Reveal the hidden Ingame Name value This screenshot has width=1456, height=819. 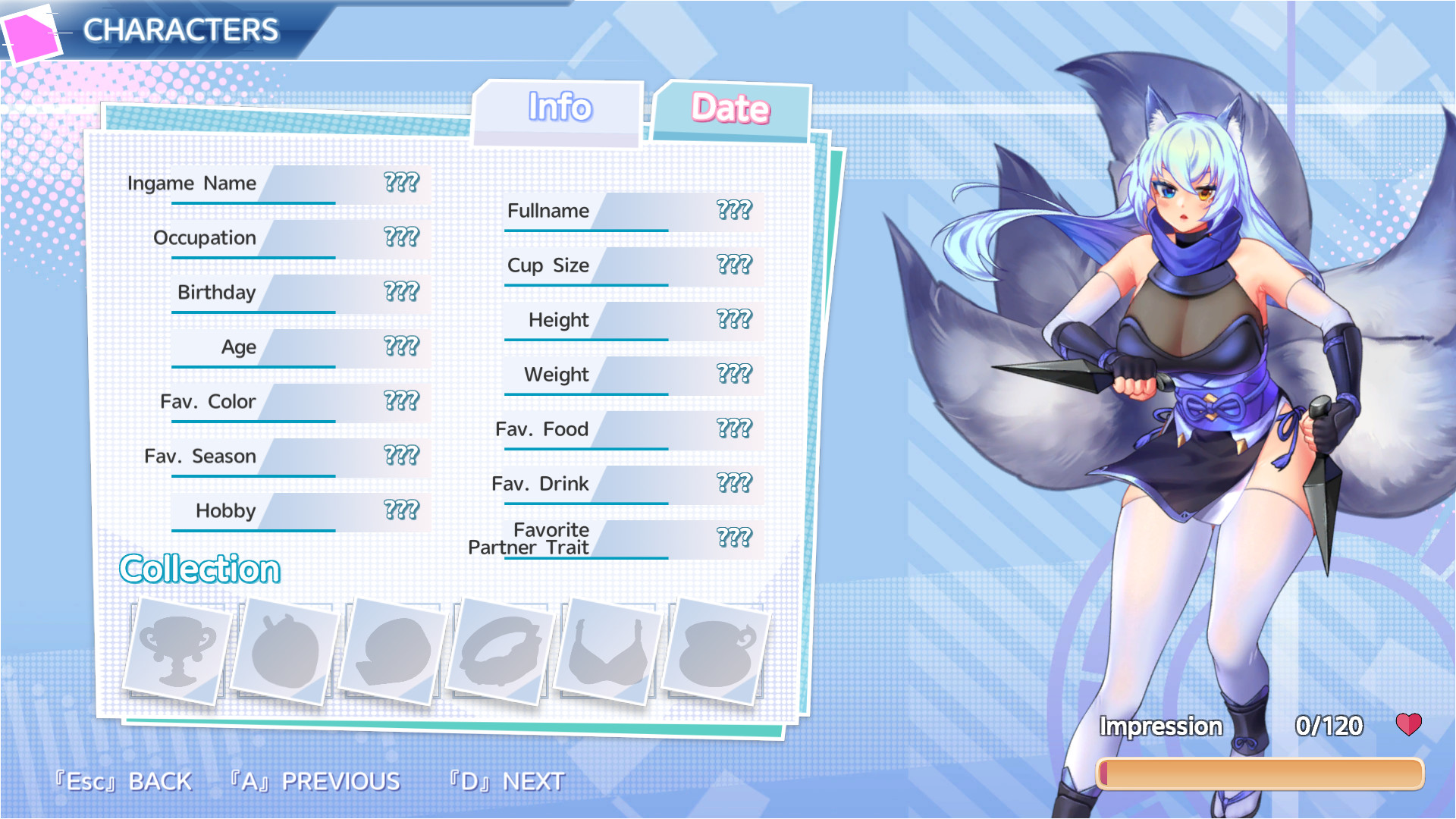(x=401, y=182)
